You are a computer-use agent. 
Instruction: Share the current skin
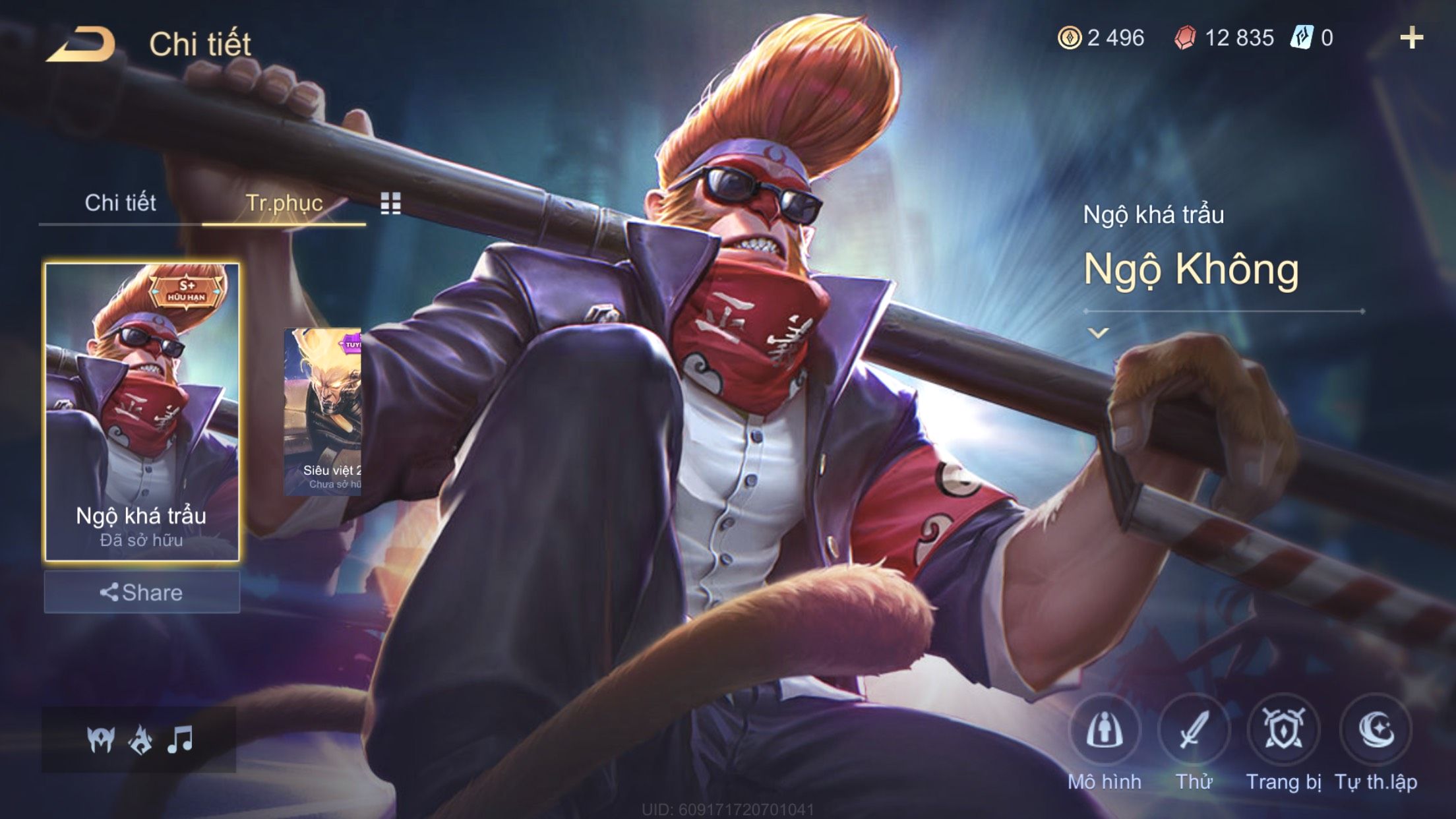click(142, 592)
